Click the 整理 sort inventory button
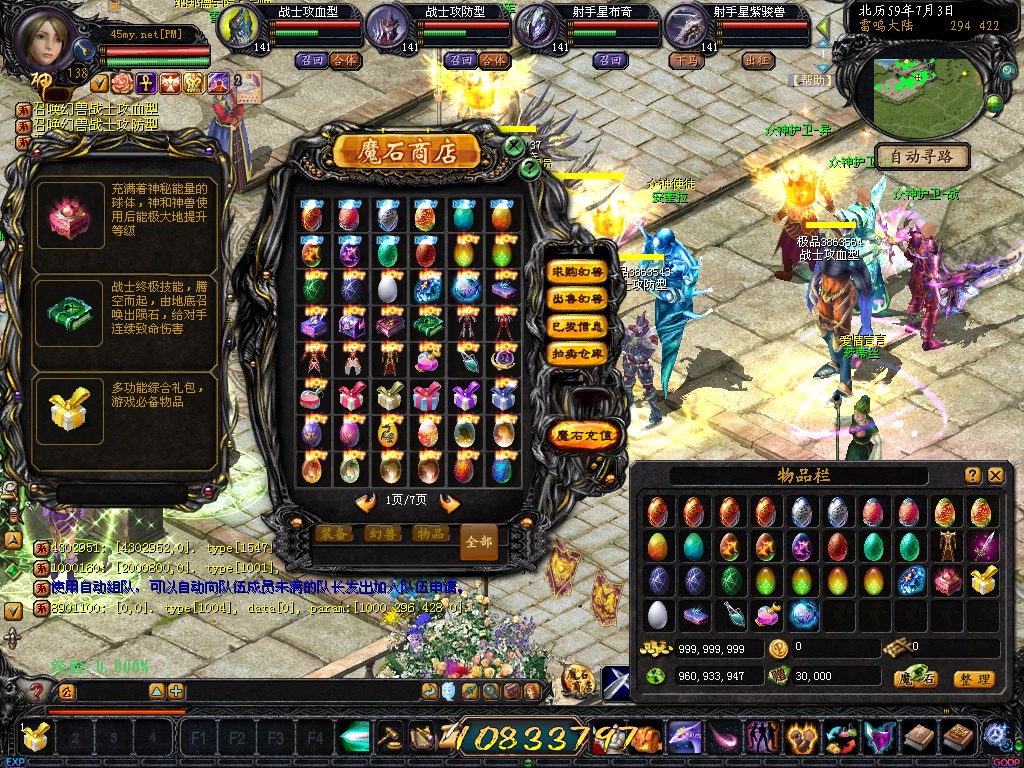Viewport: 1024px width, 768px height. pos(973,679)
